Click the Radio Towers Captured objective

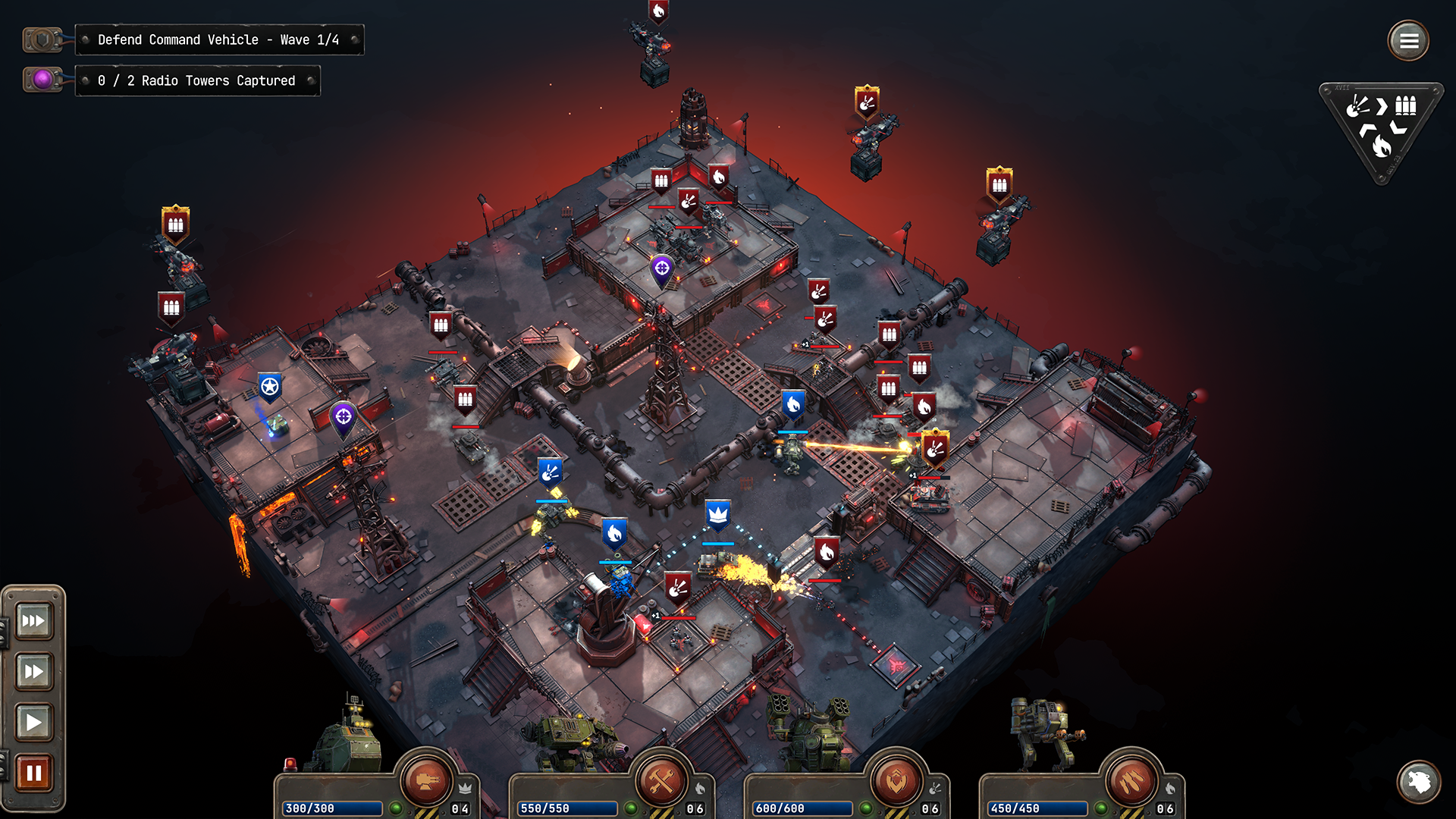pos(196,80)
